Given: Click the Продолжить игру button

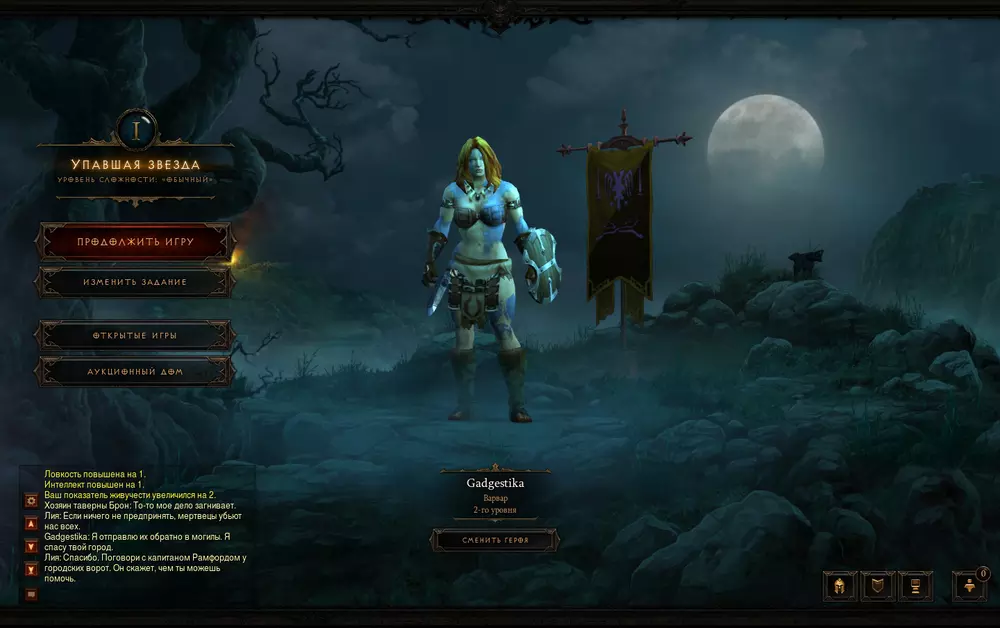Looking at the screenshot, I should (135, 242).
